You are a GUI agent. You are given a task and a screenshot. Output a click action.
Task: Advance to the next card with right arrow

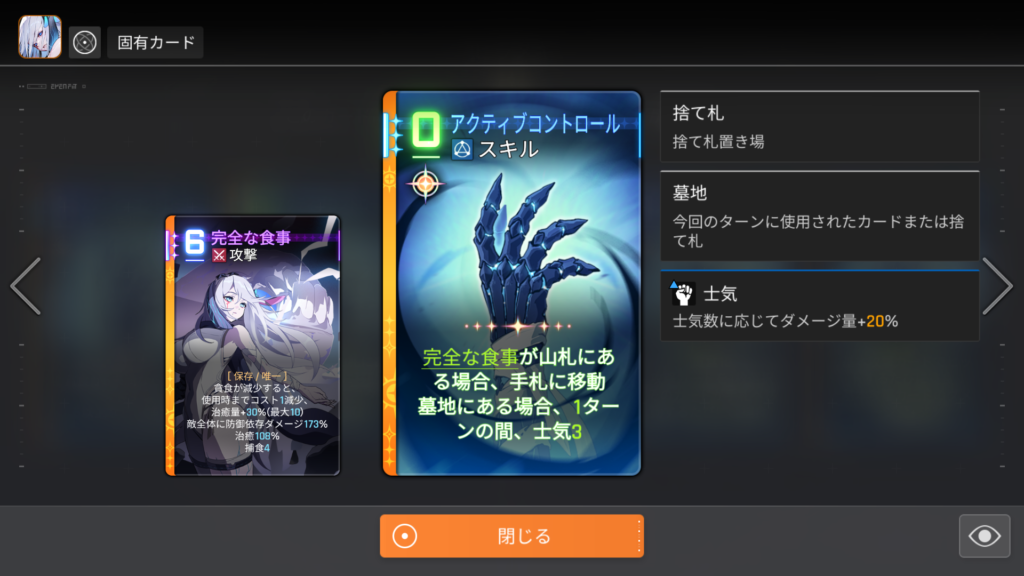[997, 287]
